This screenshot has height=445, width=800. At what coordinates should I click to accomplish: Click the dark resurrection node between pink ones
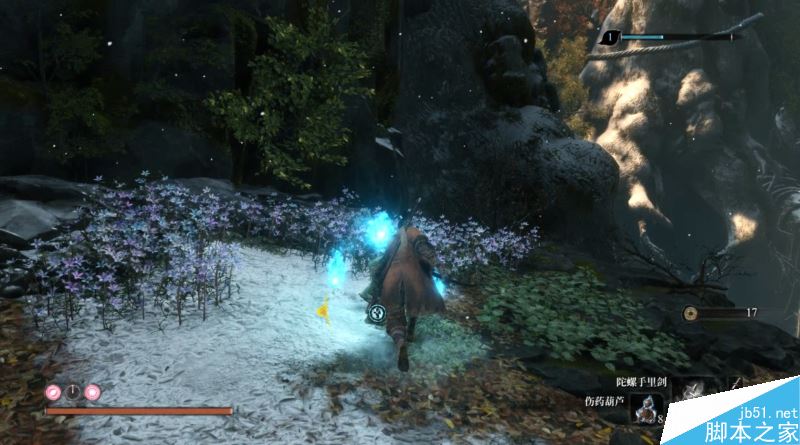(x=73, y=391)
